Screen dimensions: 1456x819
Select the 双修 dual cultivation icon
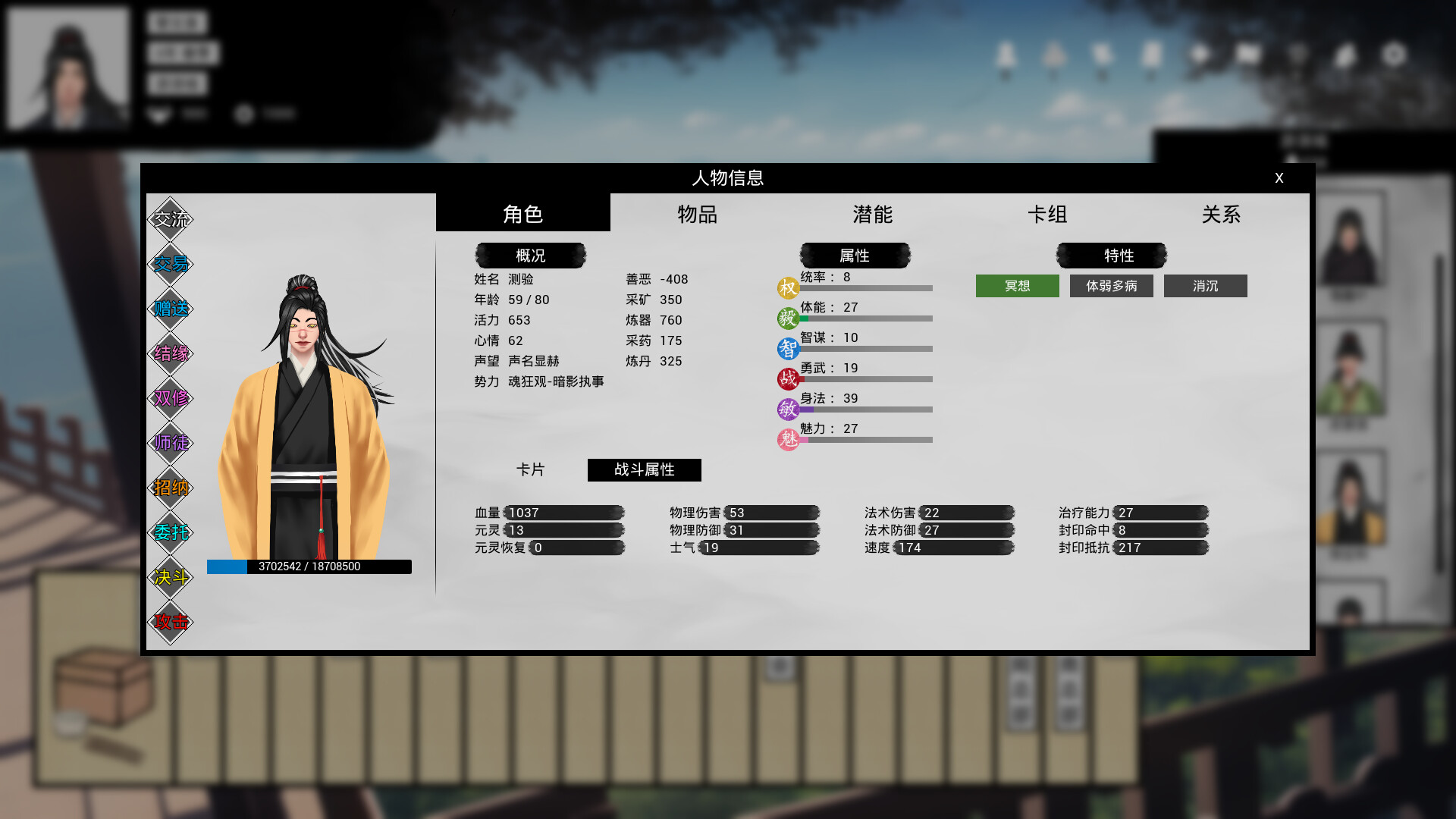pyautogui.click(x=171, y=397)
